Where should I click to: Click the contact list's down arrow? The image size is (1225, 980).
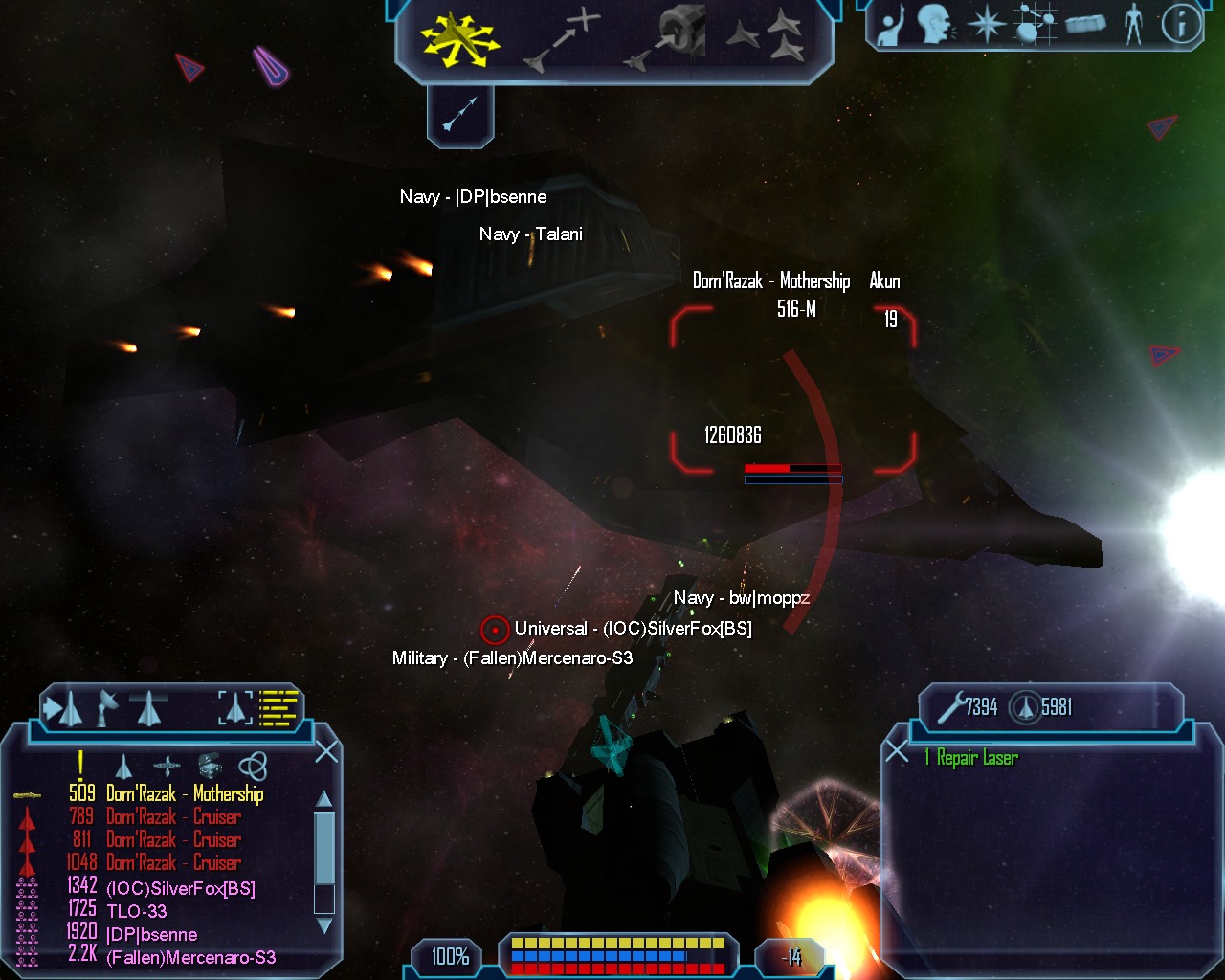324,925
